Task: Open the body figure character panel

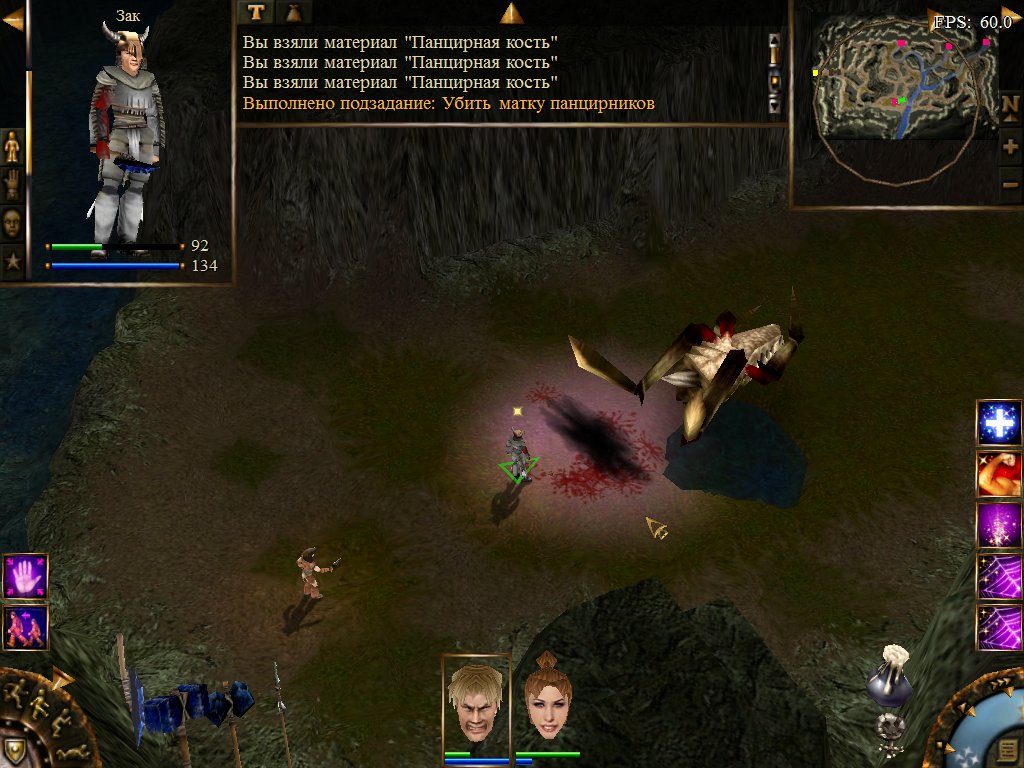Action: (x=12, y=147)
